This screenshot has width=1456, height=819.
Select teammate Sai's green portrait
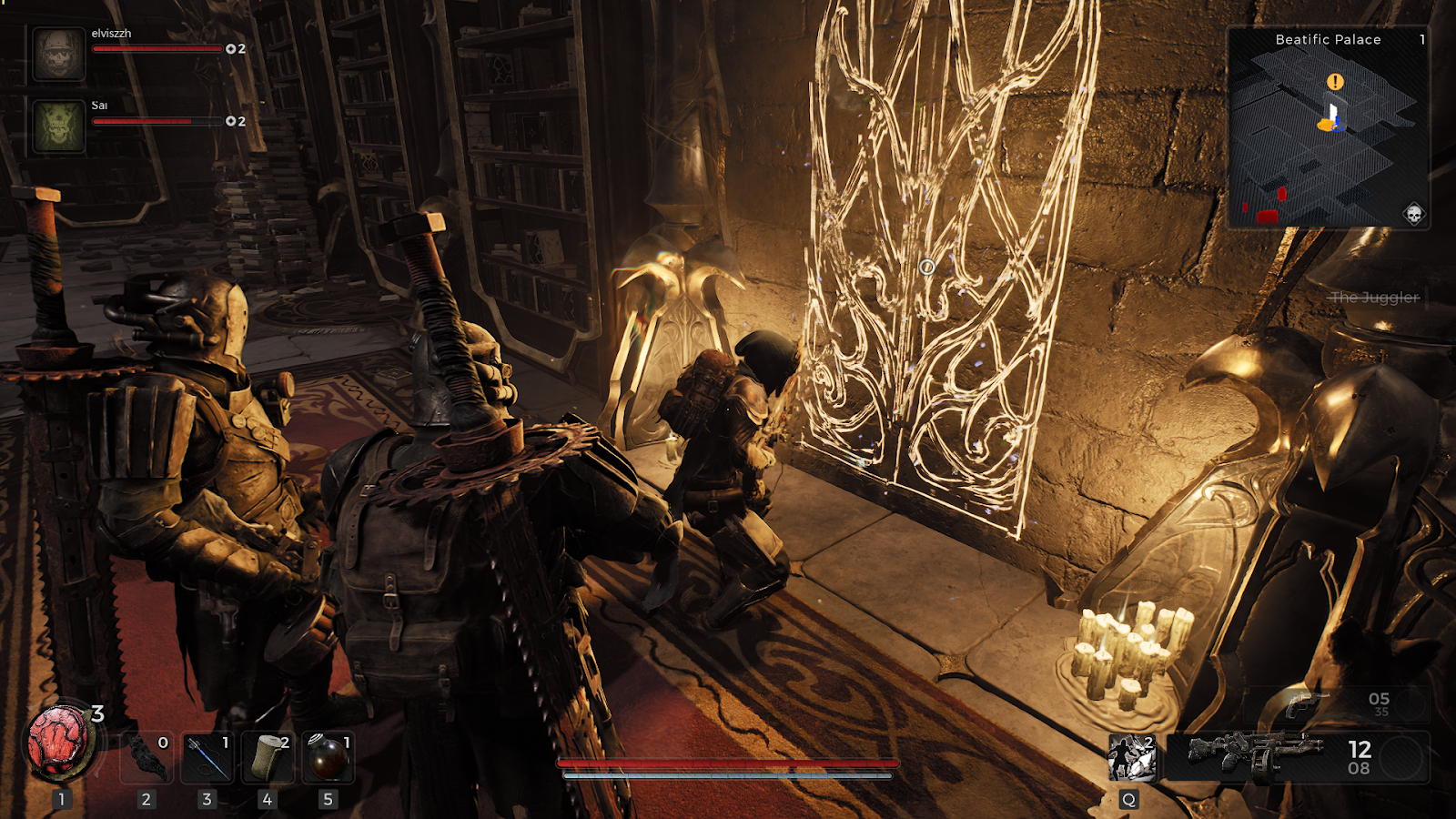59,125
